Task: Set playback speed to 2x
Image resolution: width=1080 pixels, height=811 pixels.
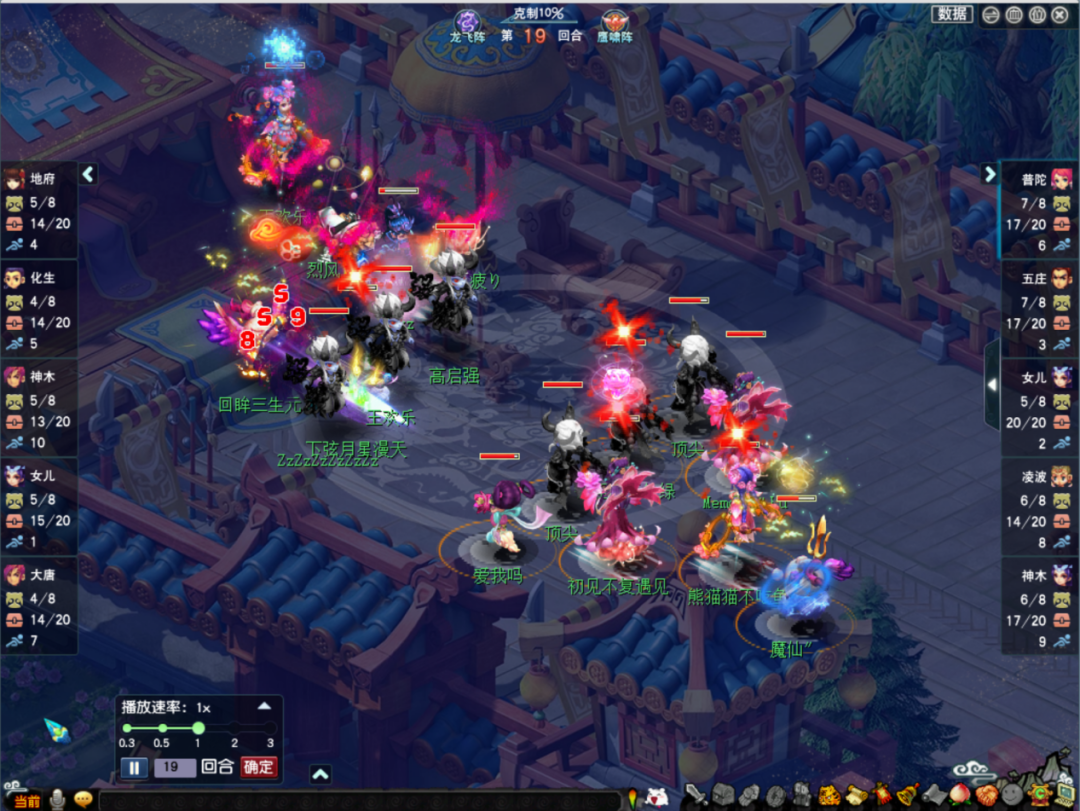Action: (234, 728)
